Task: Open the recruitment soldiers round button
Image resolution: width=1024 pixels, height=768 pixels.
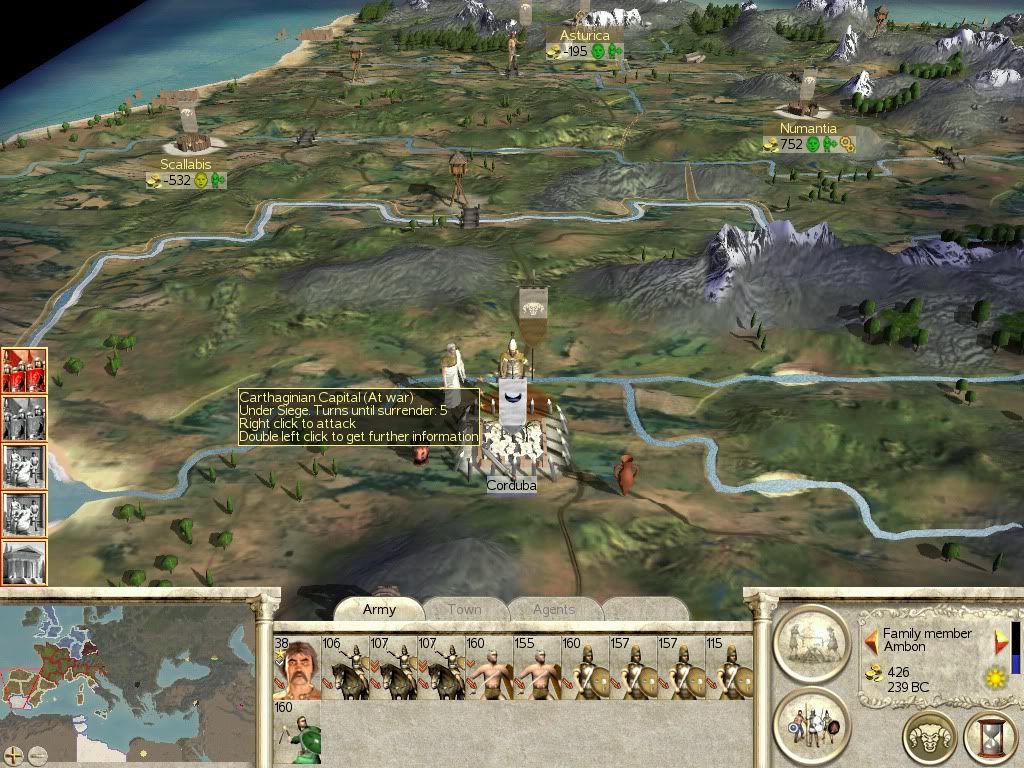Action: pos(811,723)
